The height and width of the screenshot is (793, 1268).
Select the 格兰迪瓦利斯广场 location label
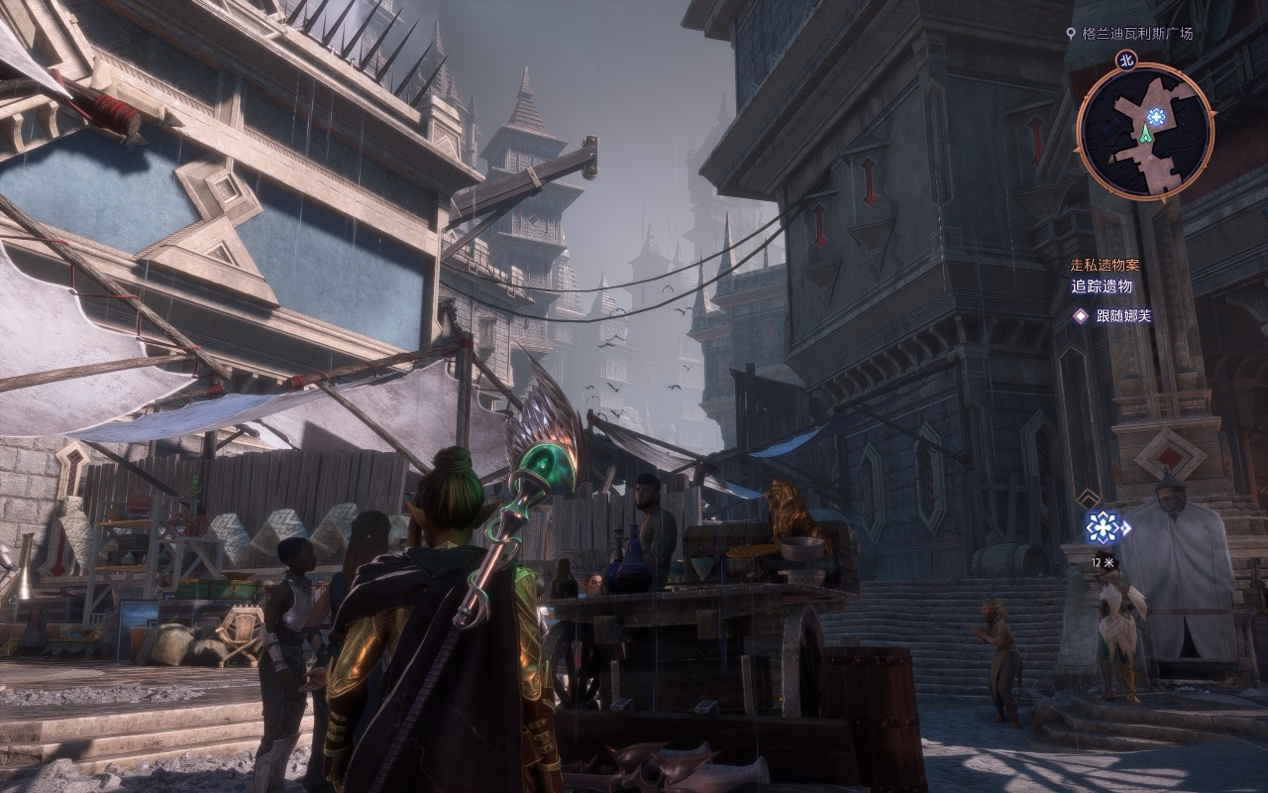pyautogui.click(x=1137, y=34)
